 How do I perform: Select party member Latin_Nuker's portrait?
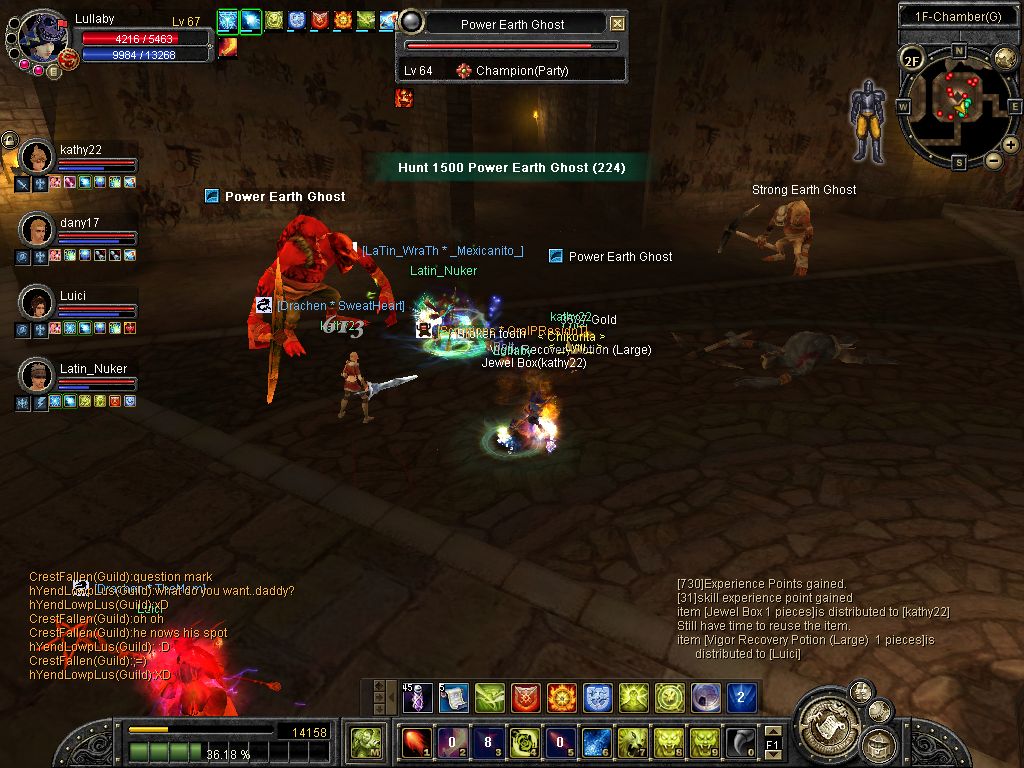pyautogui.click(x=37, y=375)
